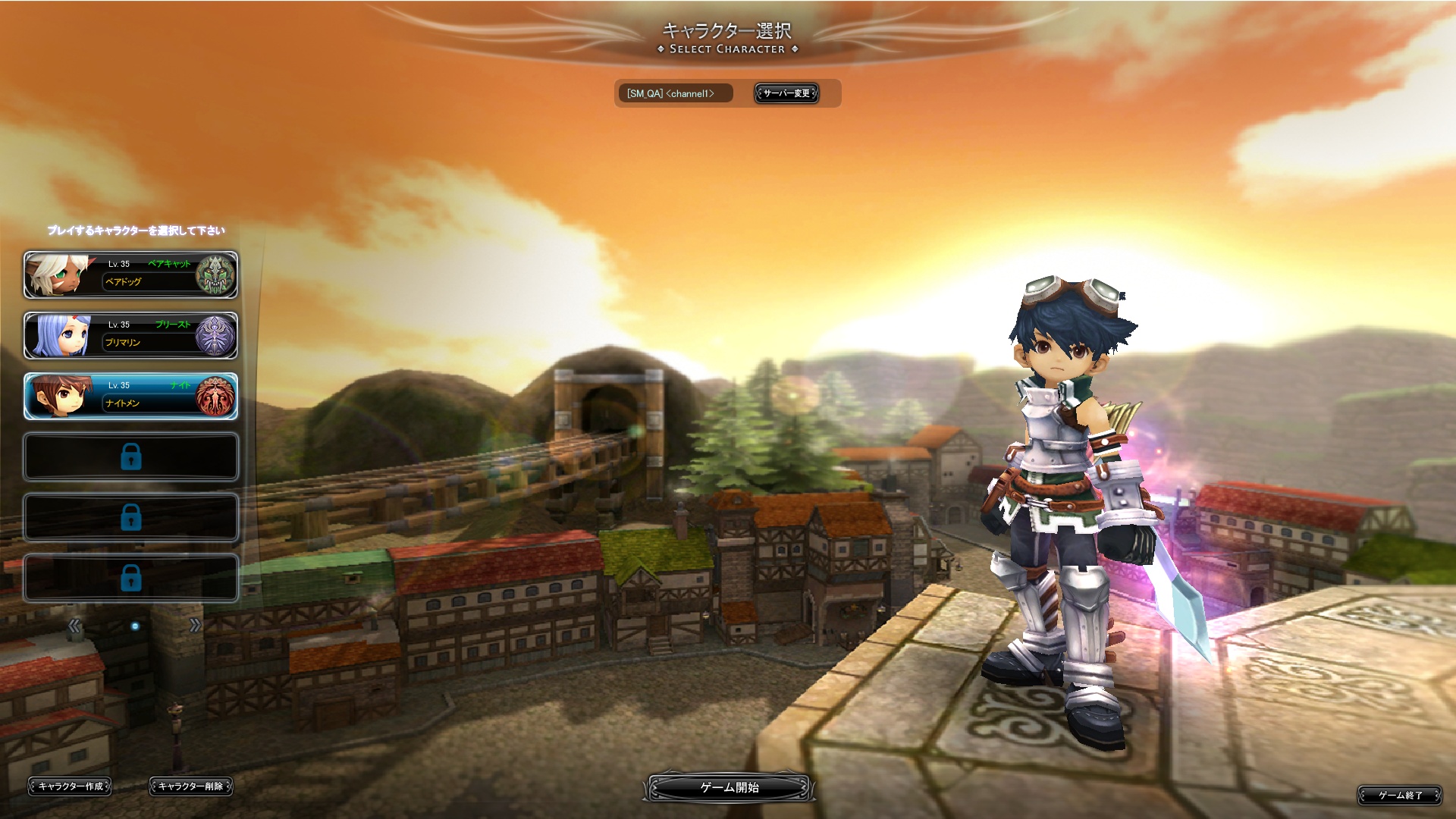Click the [SM_QA] channel1 server field

tap(675, 93)
